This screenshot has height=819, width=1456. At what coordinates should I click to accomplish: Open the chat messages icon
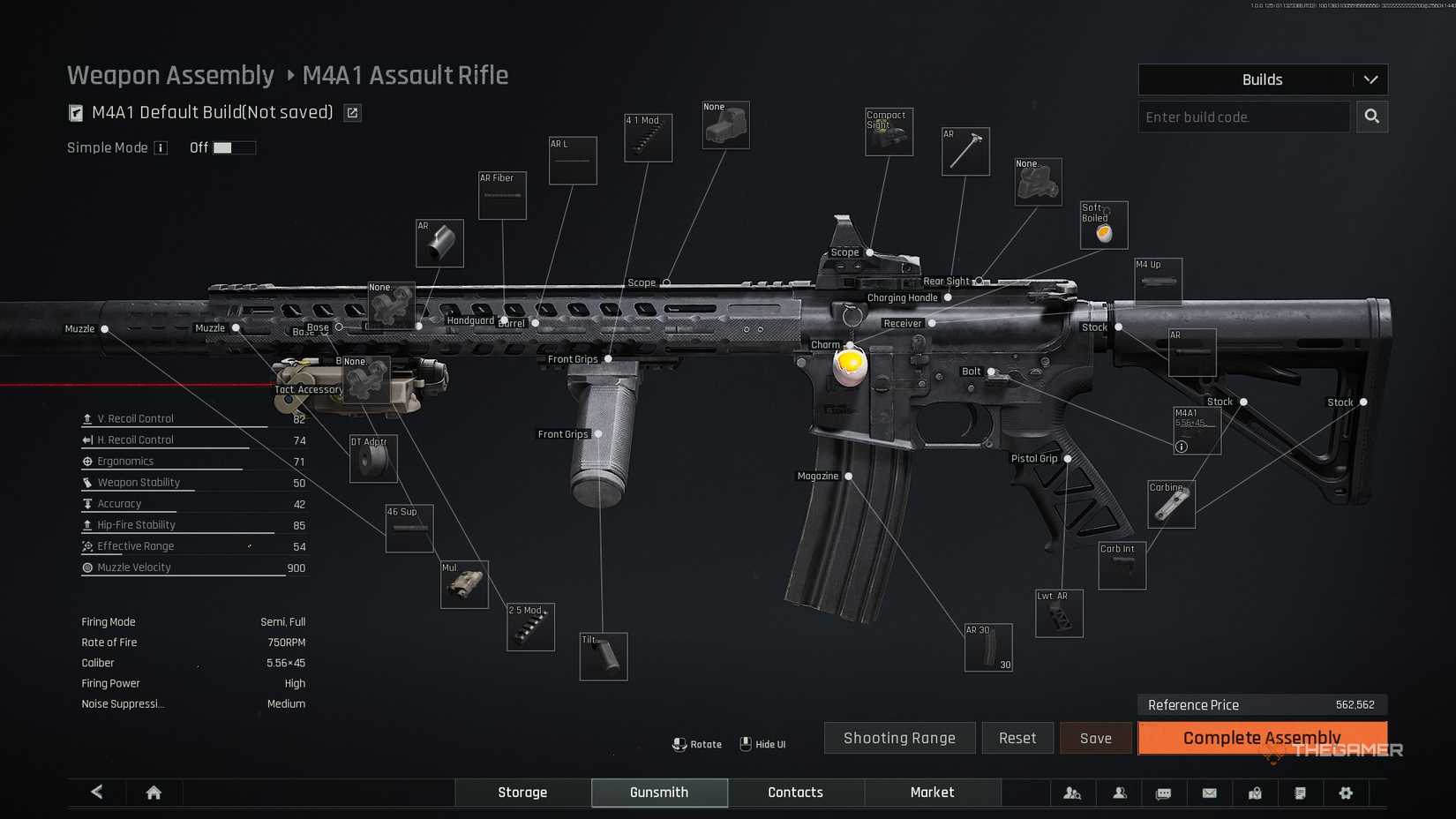click(1163, 793)
